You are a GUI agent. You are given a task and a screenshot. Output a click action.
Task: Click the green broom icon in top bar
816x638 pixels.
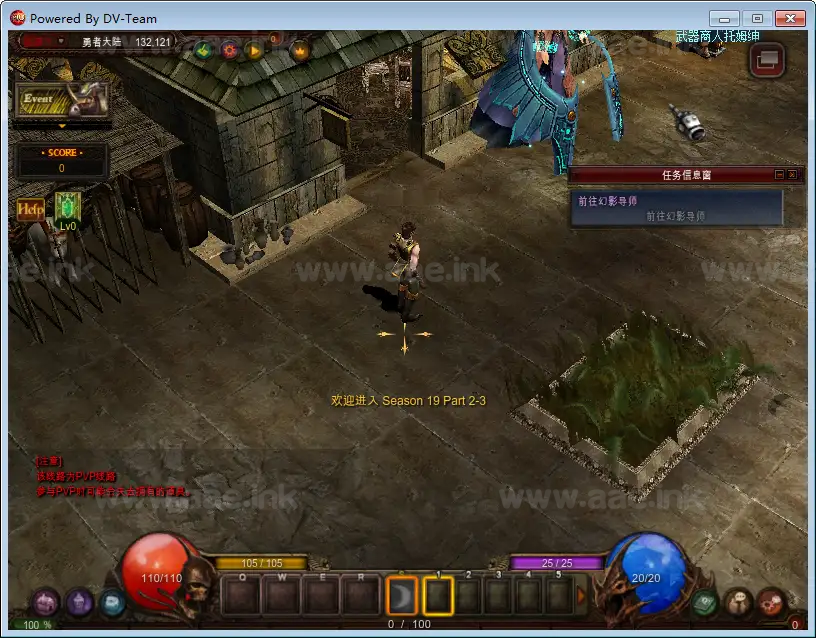click(203, 50)
